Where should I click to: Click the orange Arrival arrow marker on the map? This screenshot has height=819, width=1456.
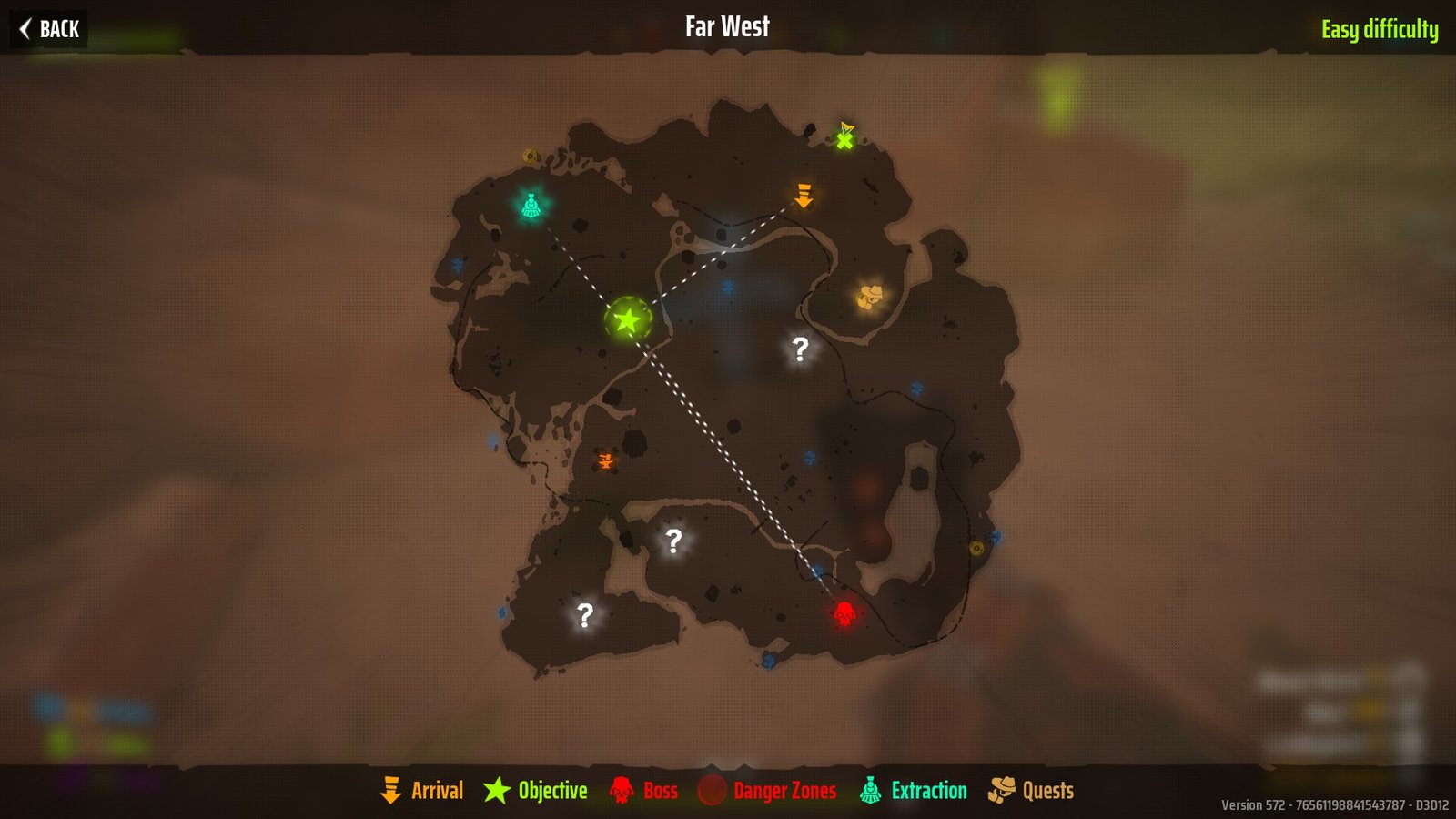(x=803, y=196)
